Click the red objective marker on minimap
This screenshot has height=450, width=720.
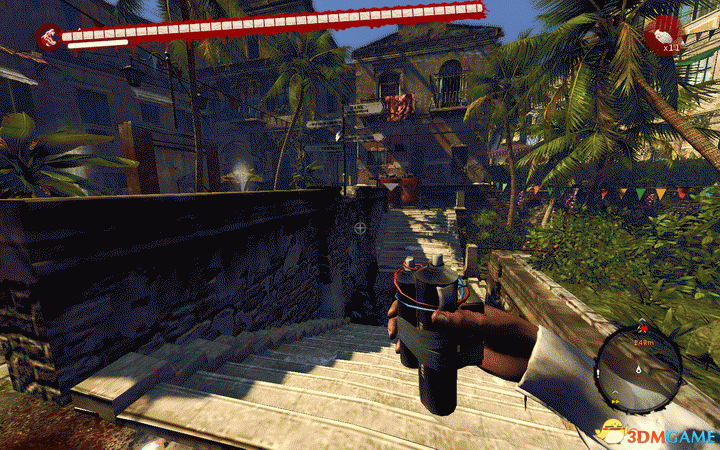tap(643, 328)
